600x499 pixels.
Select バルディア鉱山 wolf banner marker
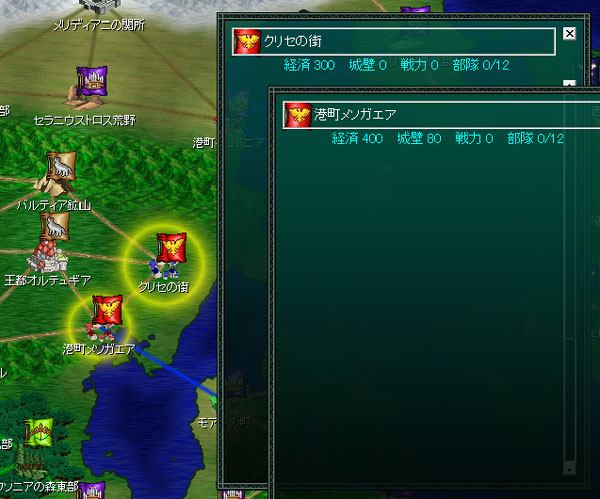coord(58,167)
